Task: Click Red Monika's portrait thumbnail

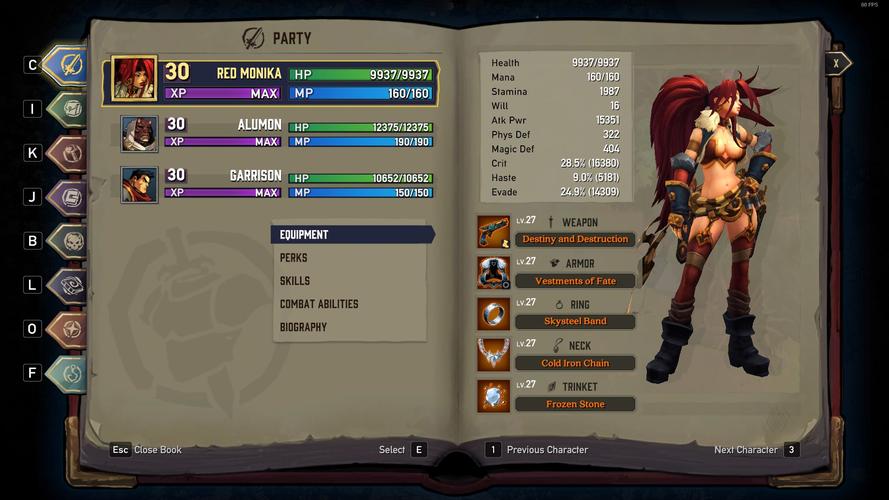Action: (134, 79)
